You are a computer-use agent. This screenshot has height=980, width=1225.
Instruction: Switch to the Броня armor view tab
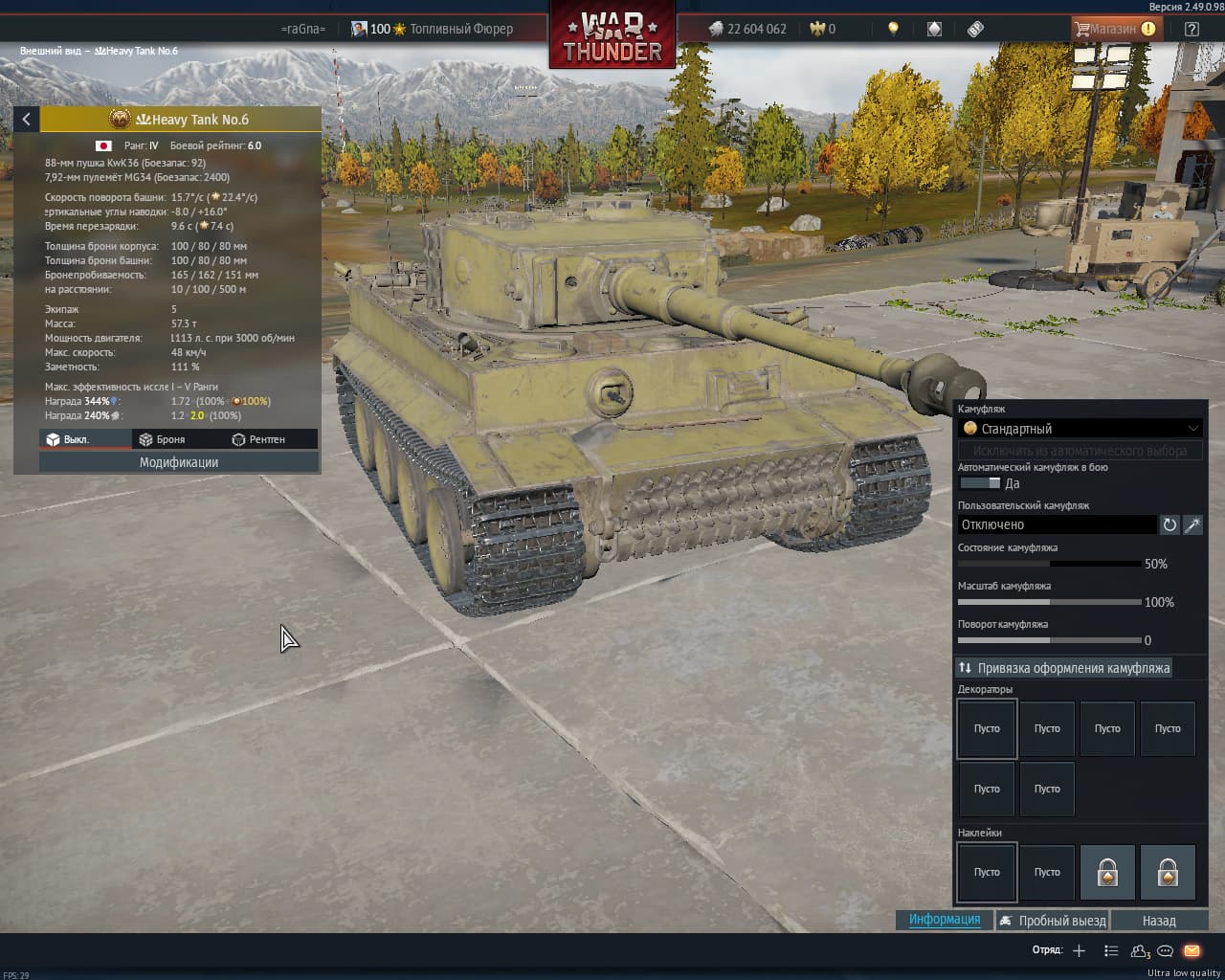click(163, 439)
